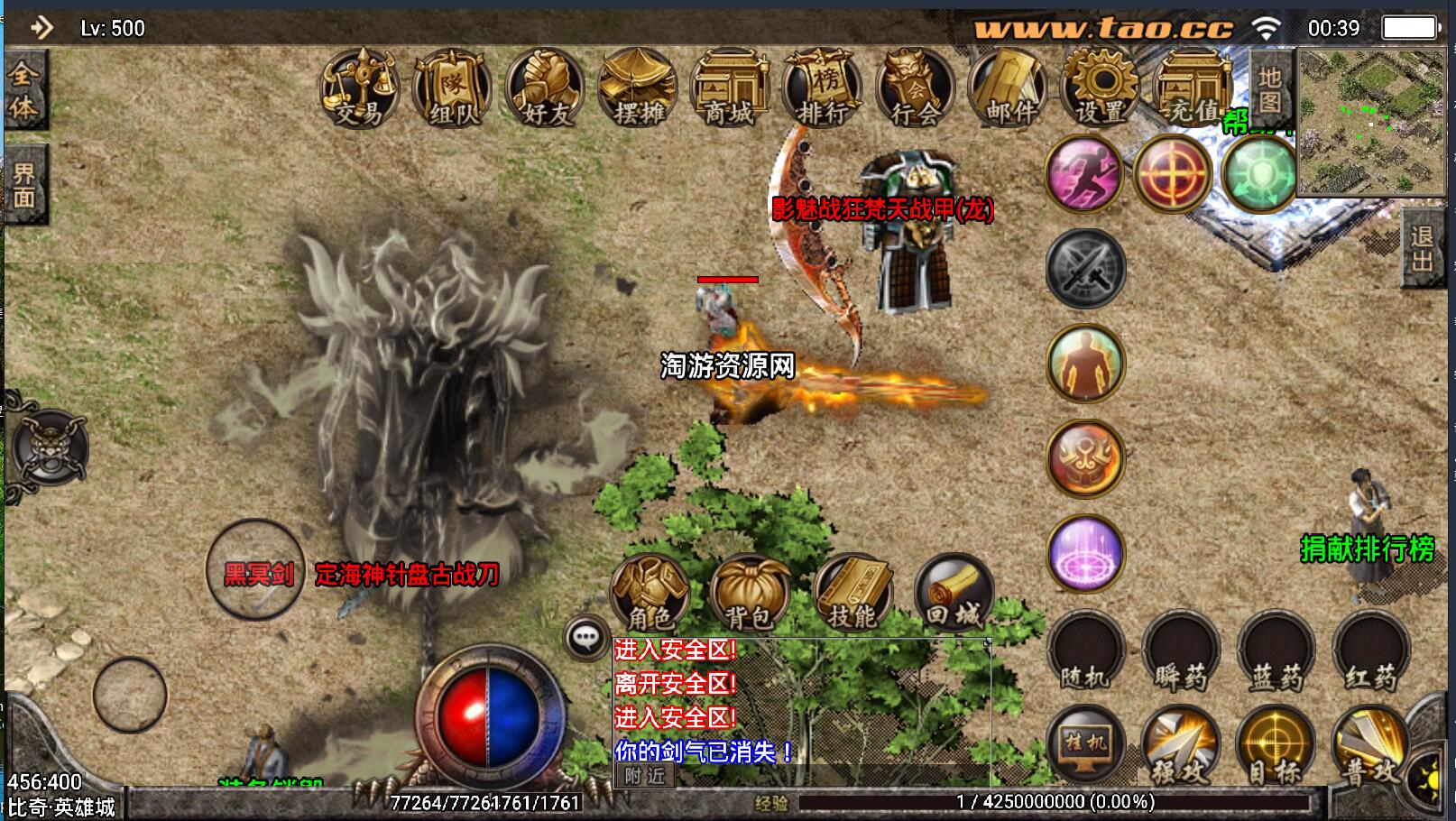
Task: Show the 好友 friends list
Action: pos(545,89)
